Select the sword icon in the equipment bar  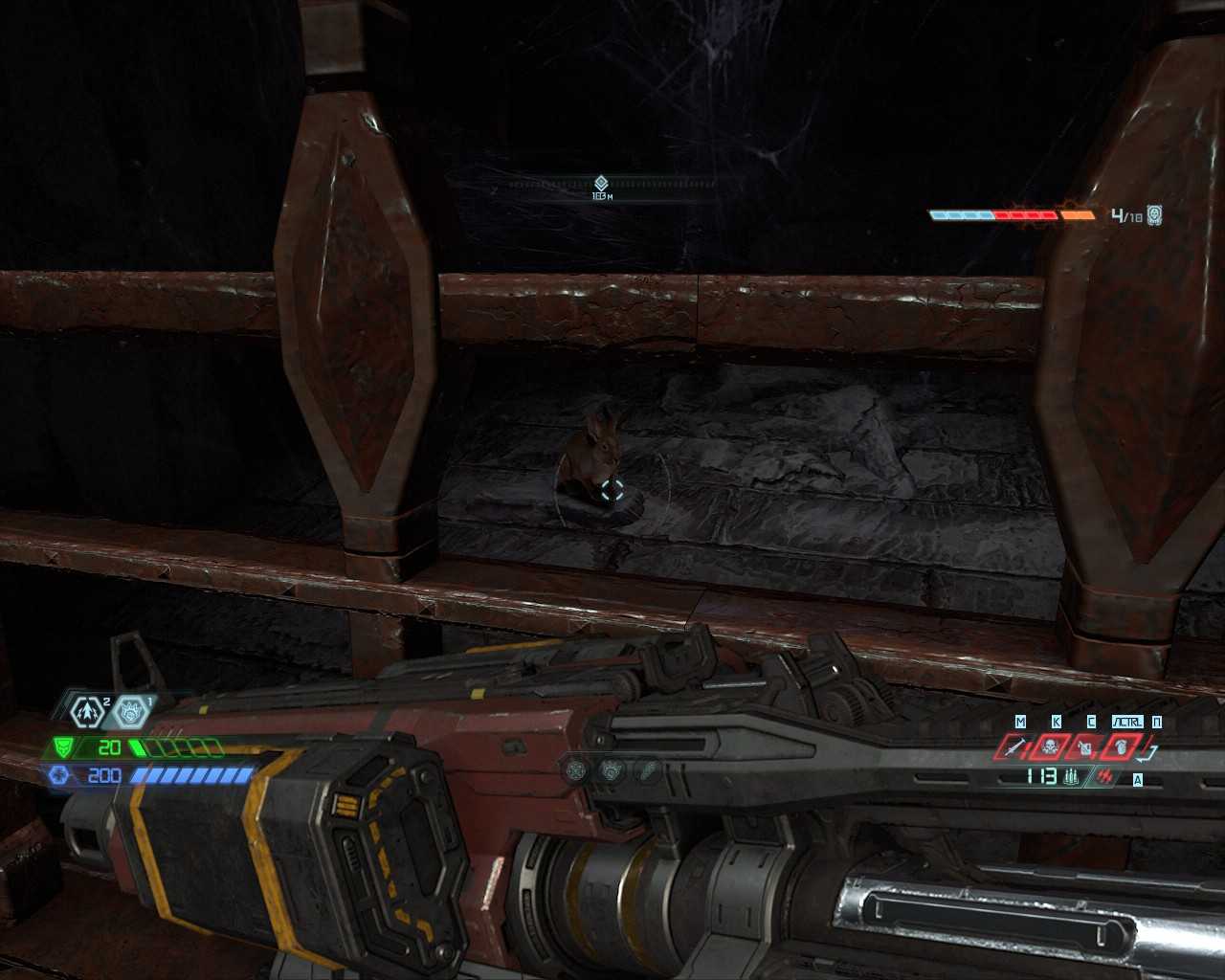pyautogui.click(x=1016, y=746)
